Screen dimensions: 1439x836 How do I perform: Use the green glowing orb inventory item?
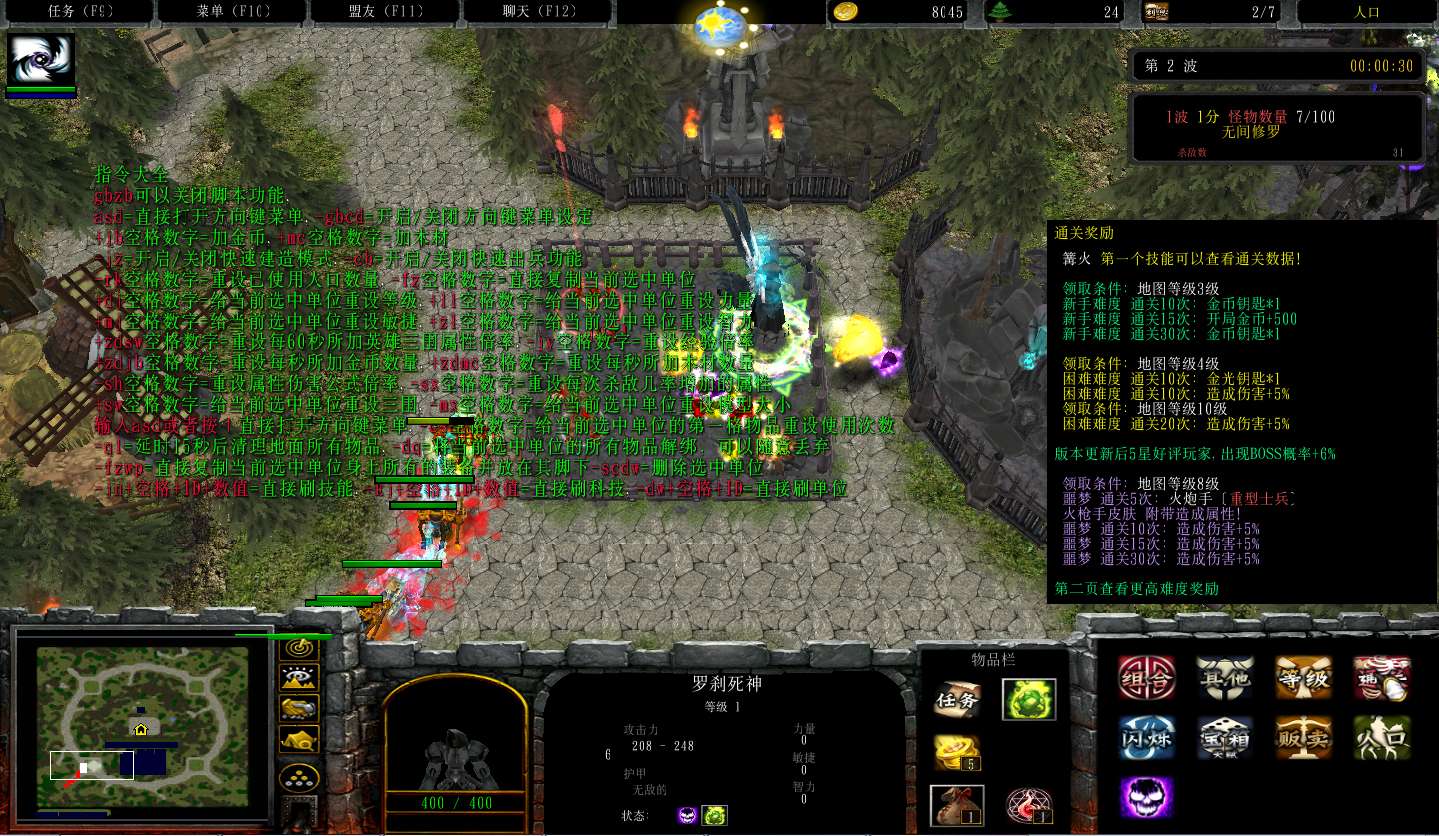point(1029,700)
